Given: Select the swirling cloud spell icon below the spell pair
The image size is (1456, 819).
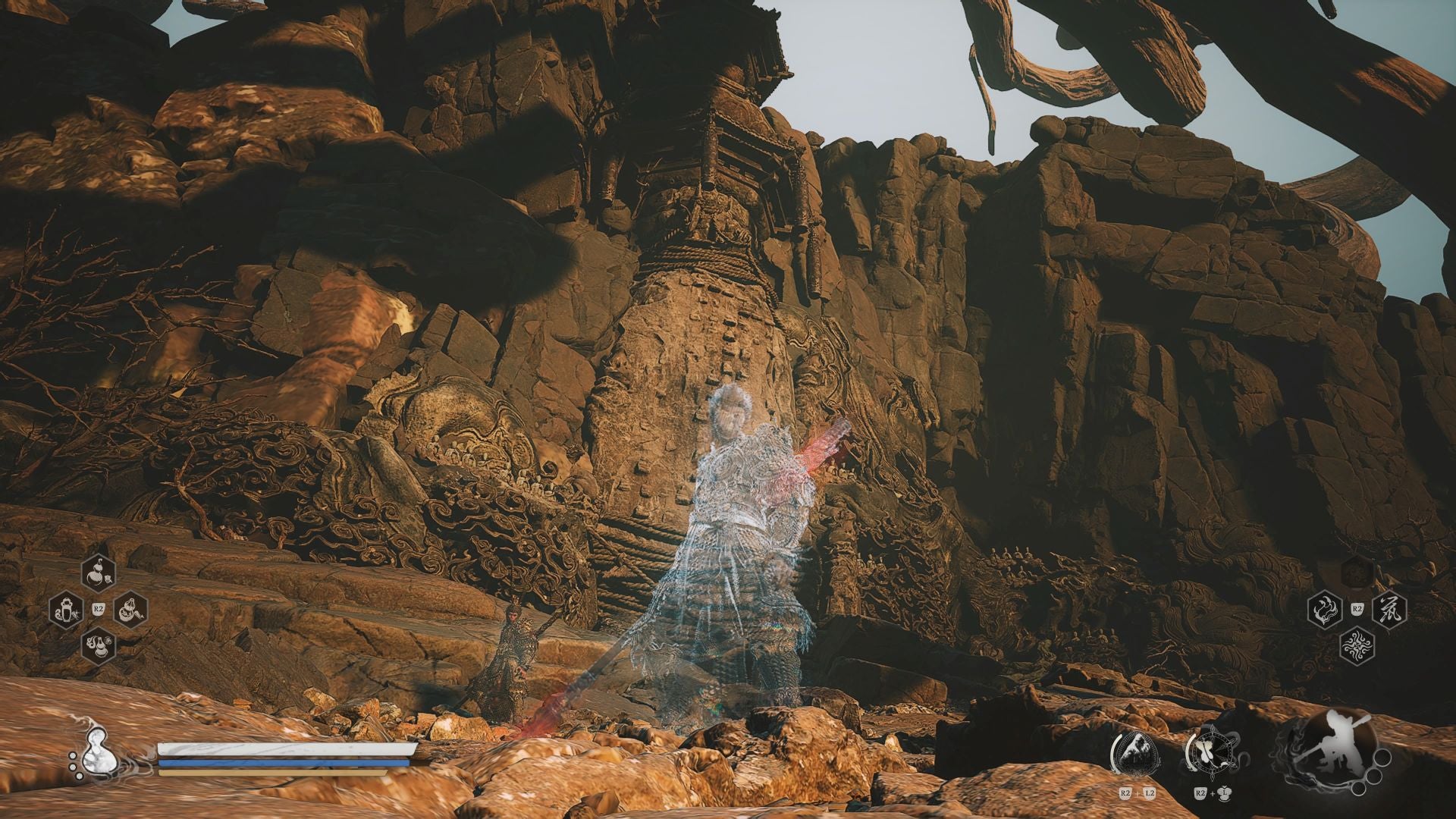Looking at the screenshot, I should (1357, 645).
